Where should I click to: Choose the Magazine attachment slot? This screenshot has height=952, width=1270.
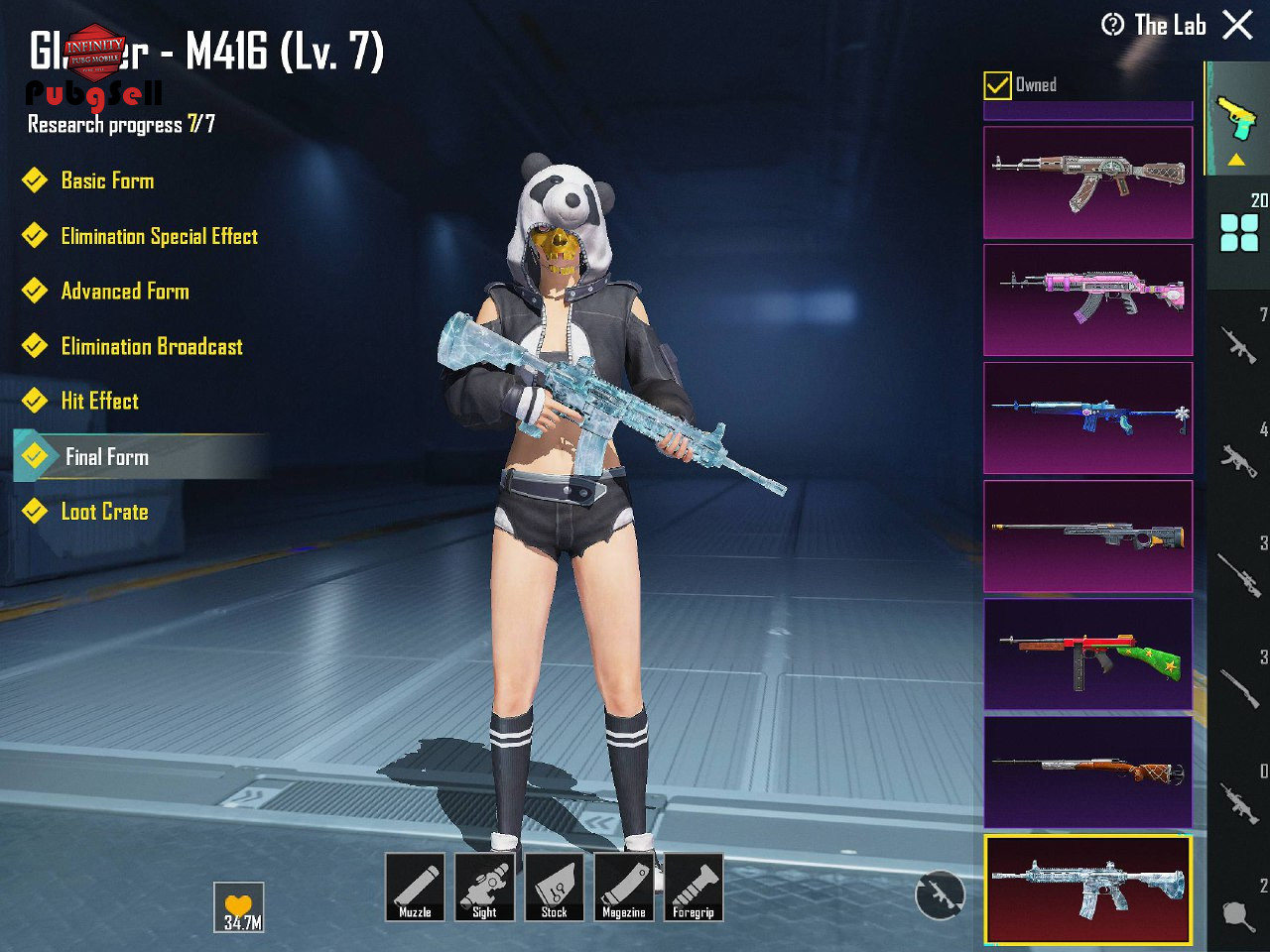coord(624,888)
